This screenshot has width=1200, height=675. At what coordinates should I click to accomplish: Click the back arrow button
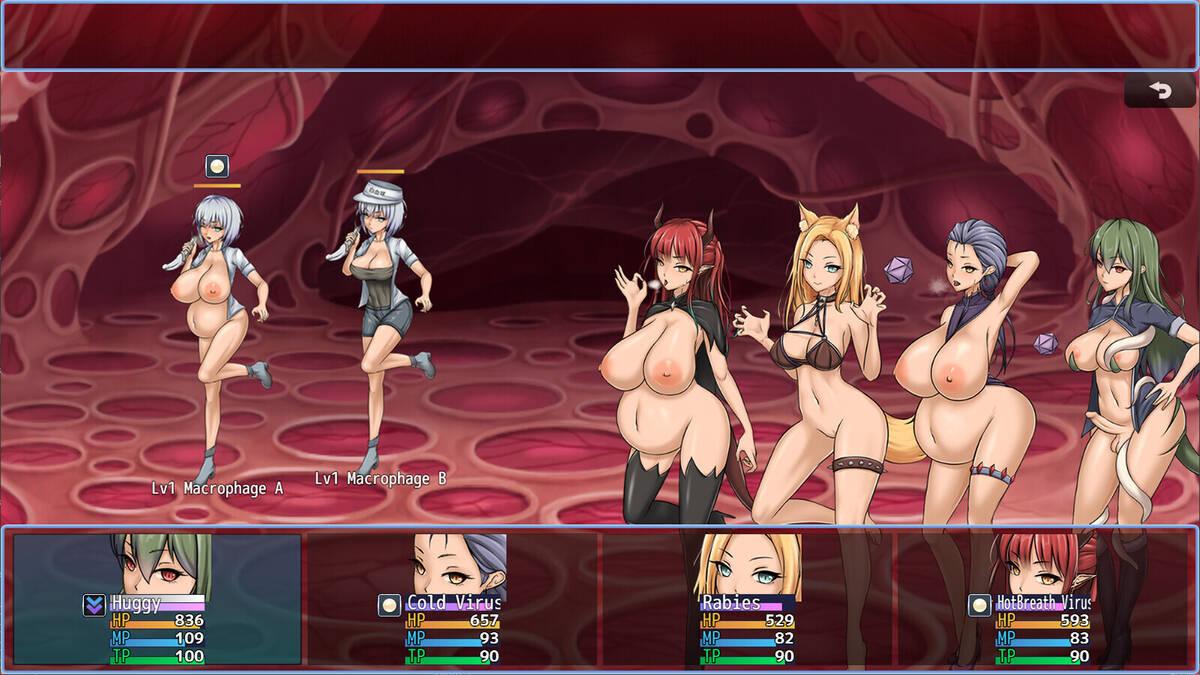[1159, 91]
